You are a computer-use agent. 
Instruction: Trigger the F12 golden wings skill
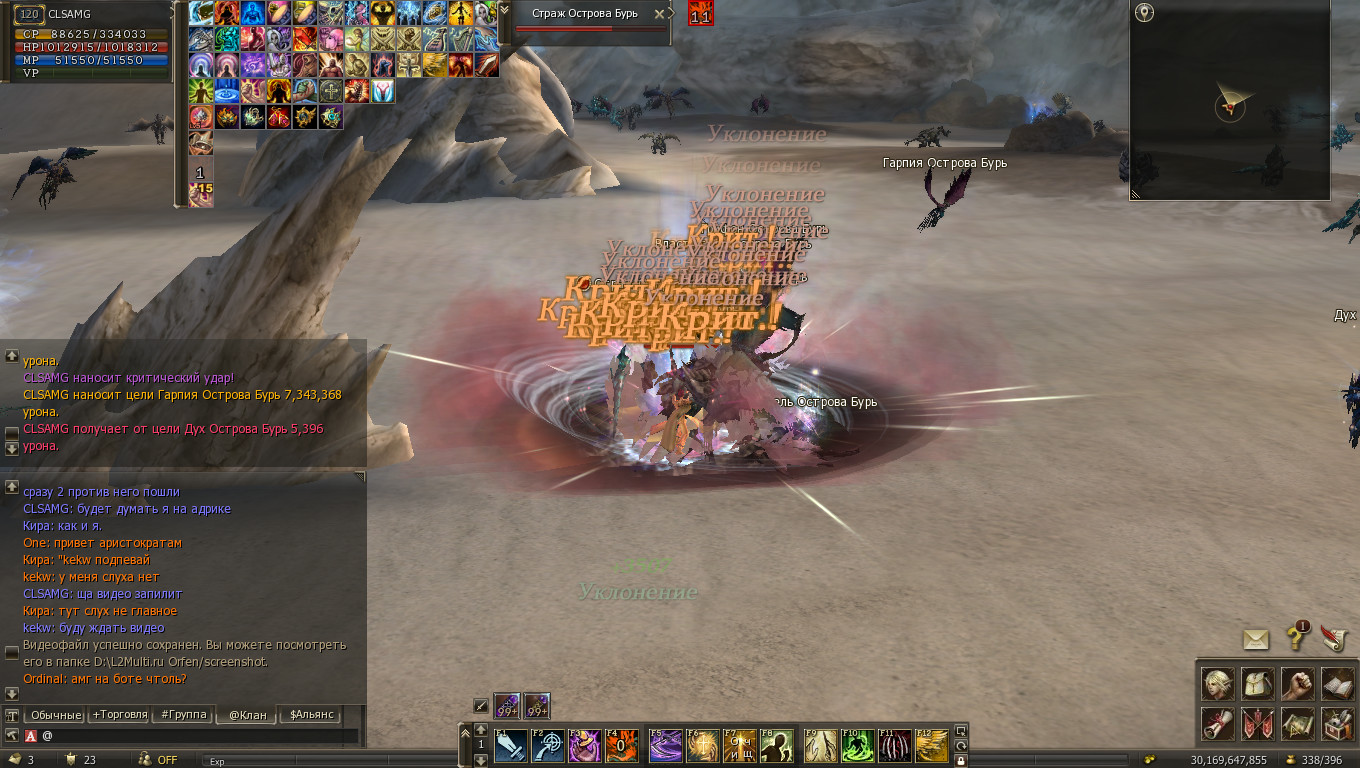tap(931, 746)
